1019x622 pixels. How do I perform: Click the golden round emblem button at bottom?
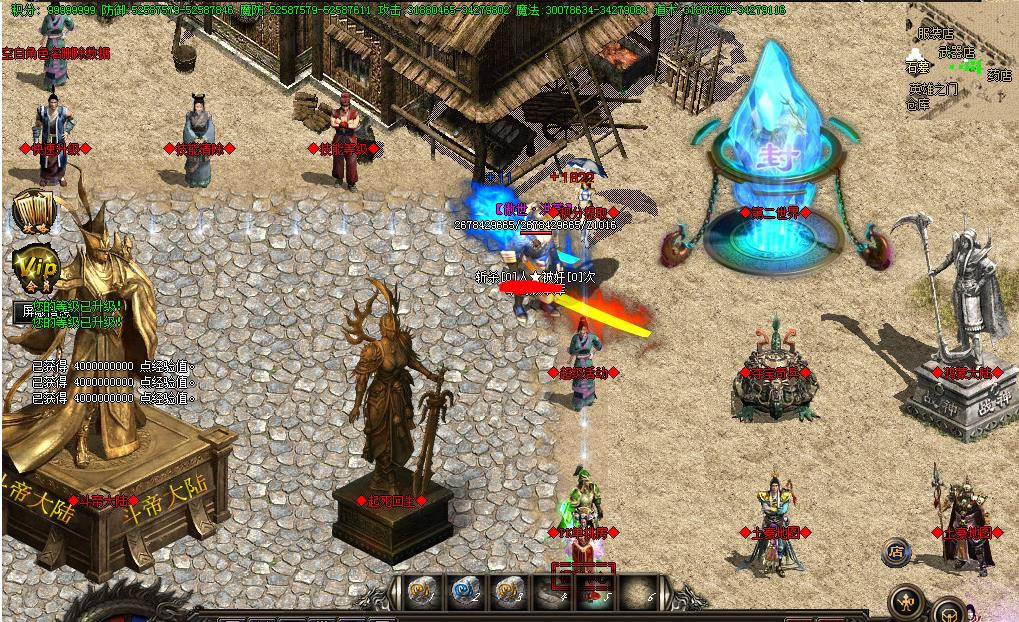[907, 602]
